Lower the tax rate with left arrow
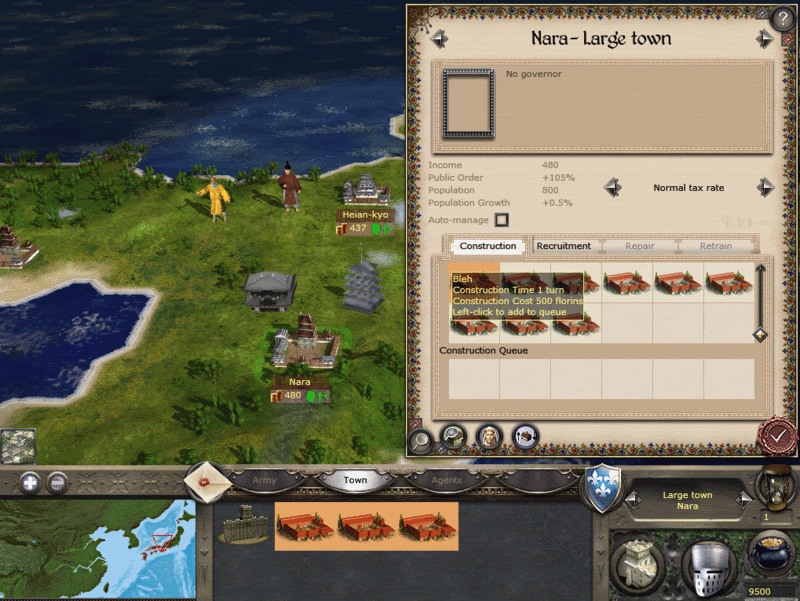 (x=612, y=188)
